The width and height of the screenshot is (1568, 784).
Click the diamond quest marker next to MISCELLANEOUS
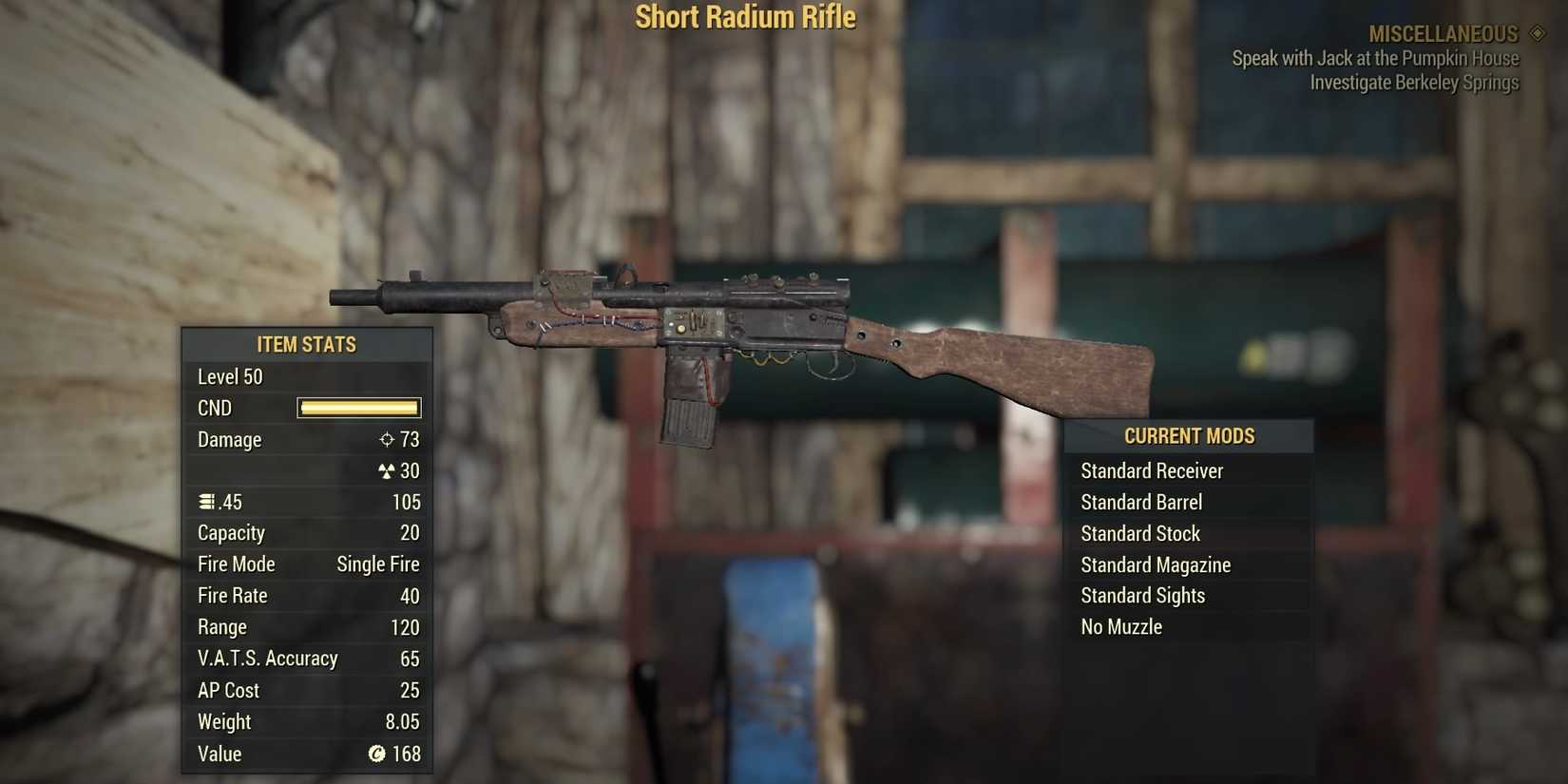coord(1532,33)
